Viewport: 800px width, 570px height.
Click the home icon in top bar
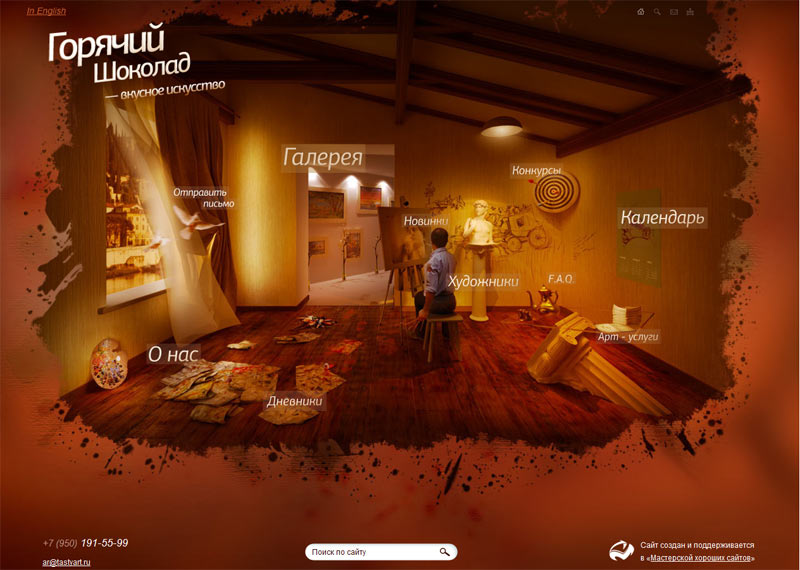[x=641, y=12]
